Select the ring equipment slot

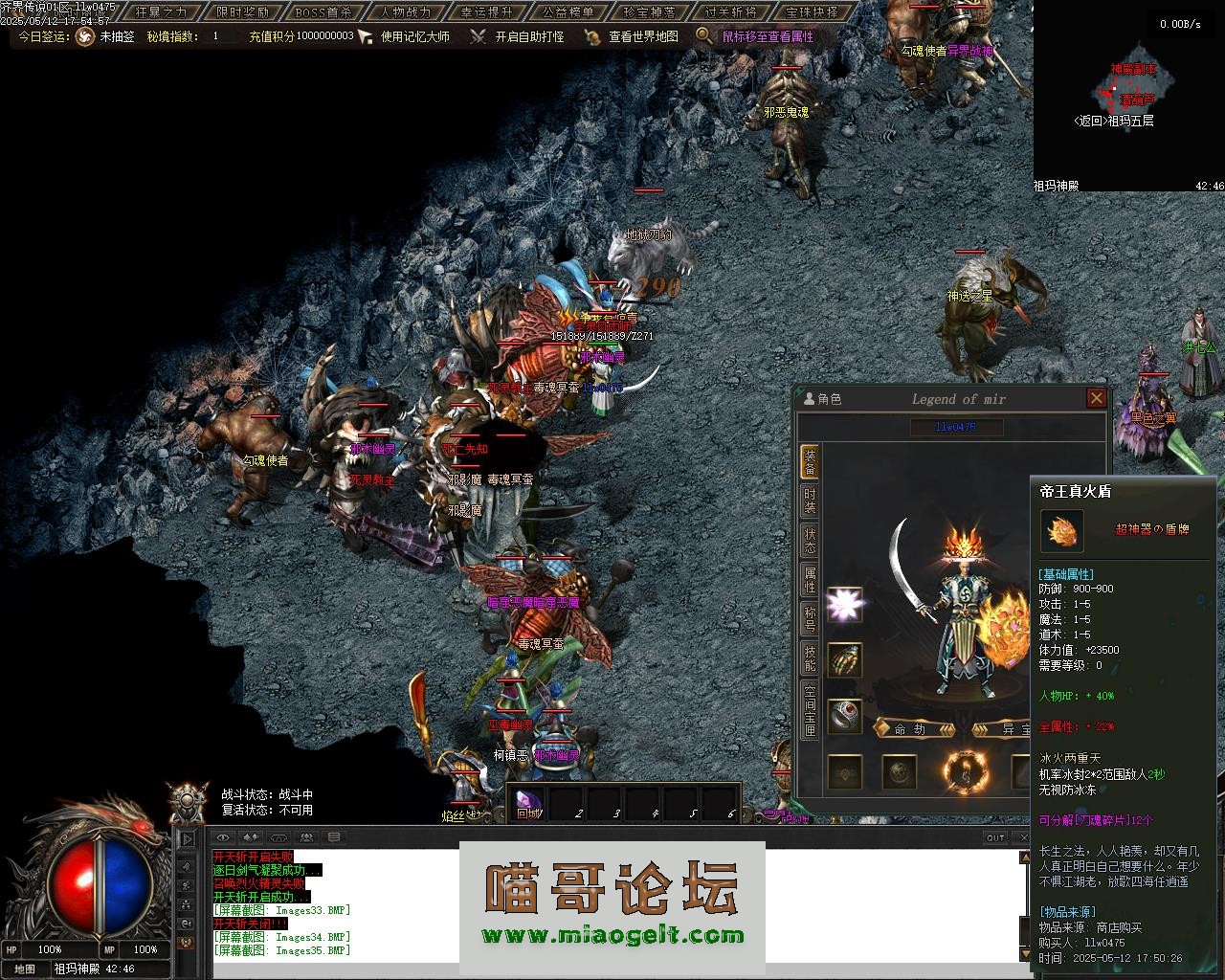pos(843,717)
